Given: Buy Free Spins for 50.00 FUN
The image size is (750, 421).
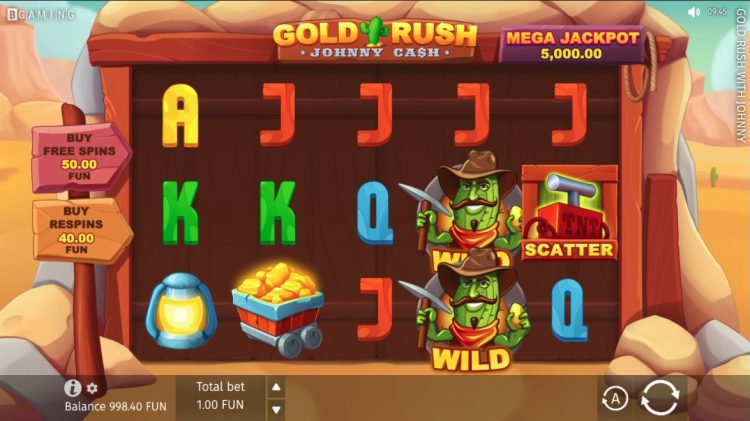Looking at the screenshot, I should click(79, 157).
